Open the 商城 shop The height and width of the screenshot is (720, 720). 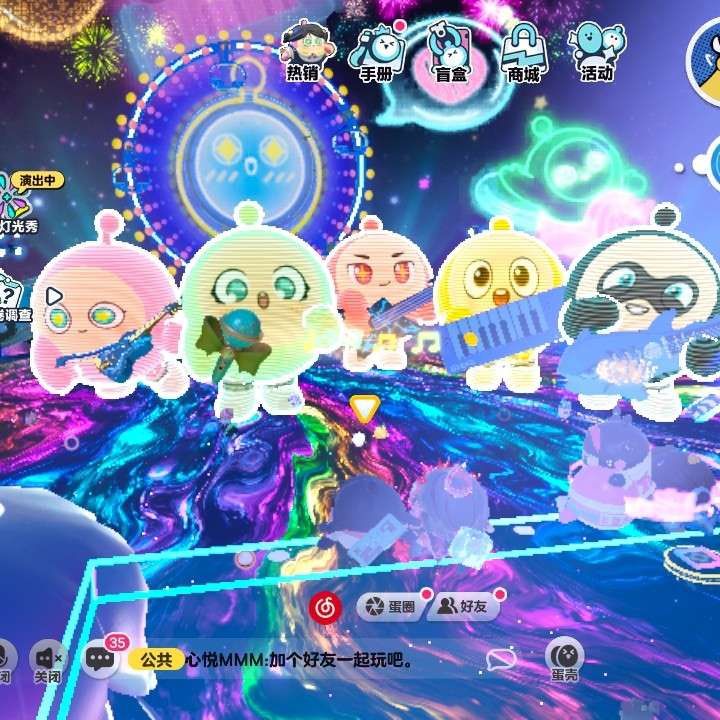[523, 50]
